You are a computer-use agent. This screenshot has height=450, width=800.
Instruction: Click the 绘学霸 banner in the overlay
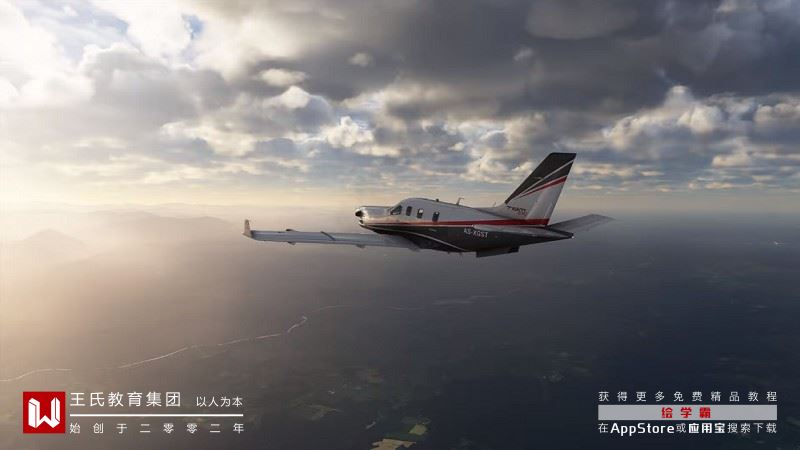[x=687, y=412]
